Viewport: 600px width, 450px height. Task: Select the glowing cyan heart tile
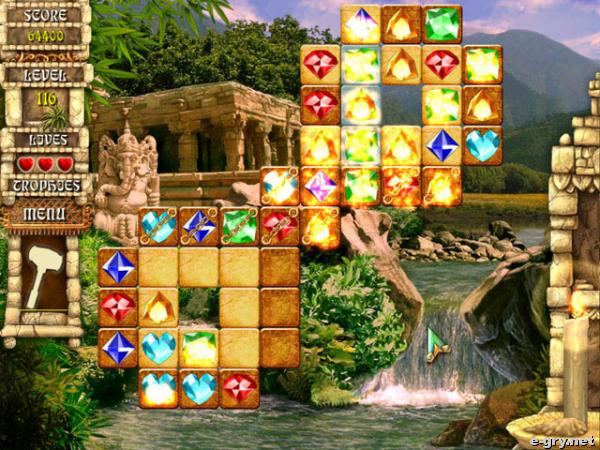(x=158, y=387)
